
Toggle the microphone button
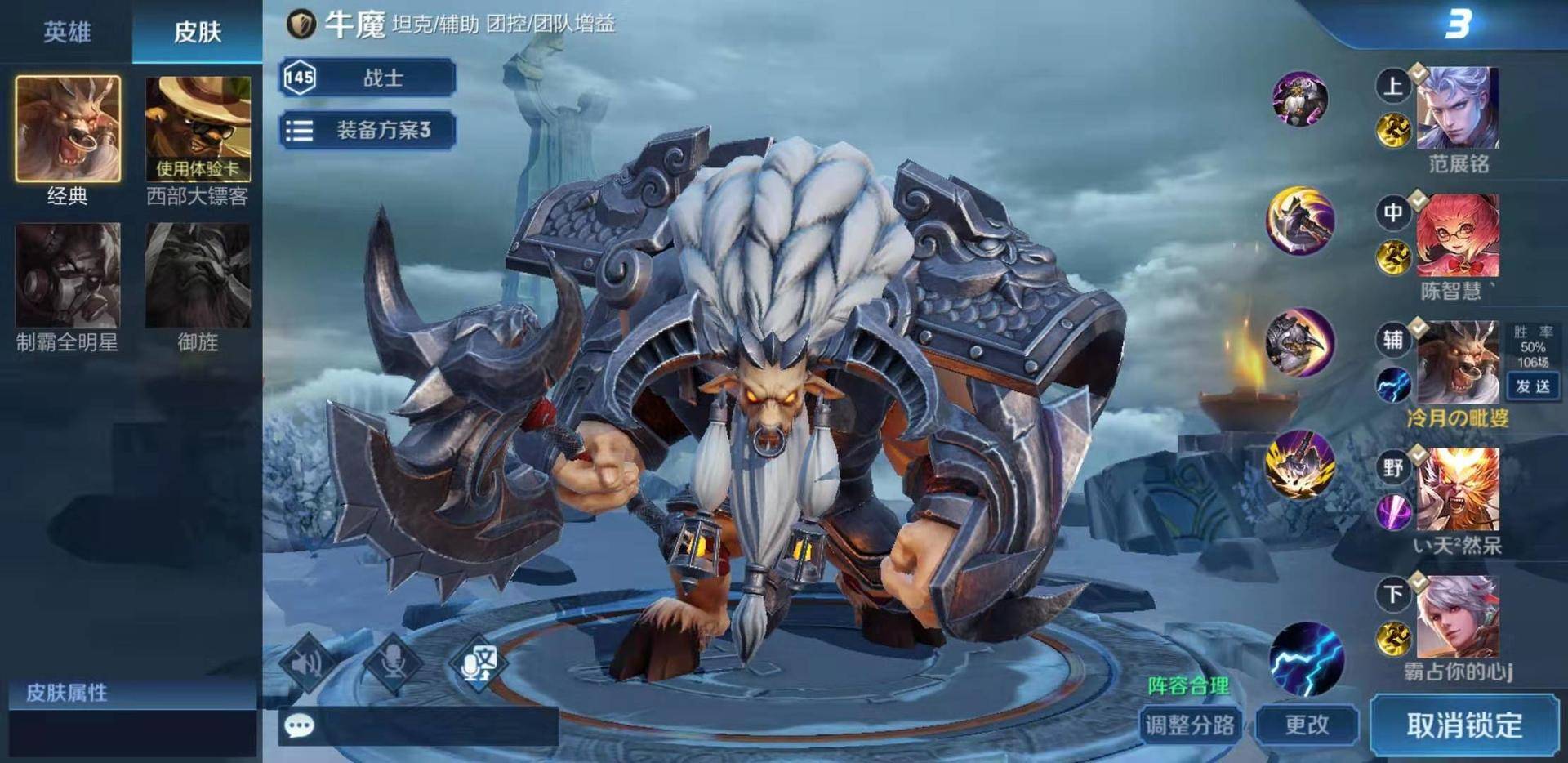point(393,663)
